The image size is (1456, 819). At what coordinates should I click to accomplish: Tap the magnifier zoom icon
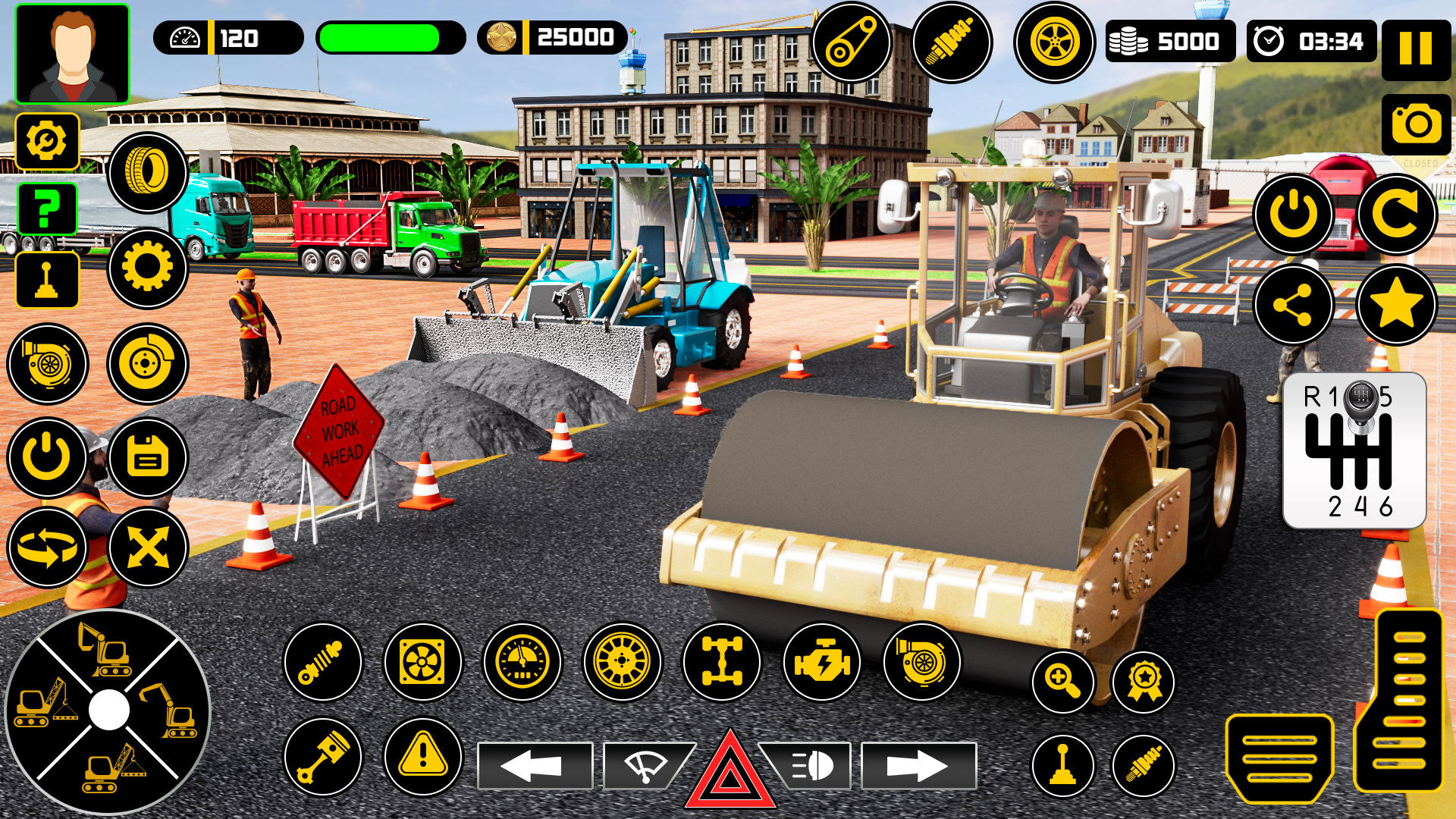click(1063, 681)
